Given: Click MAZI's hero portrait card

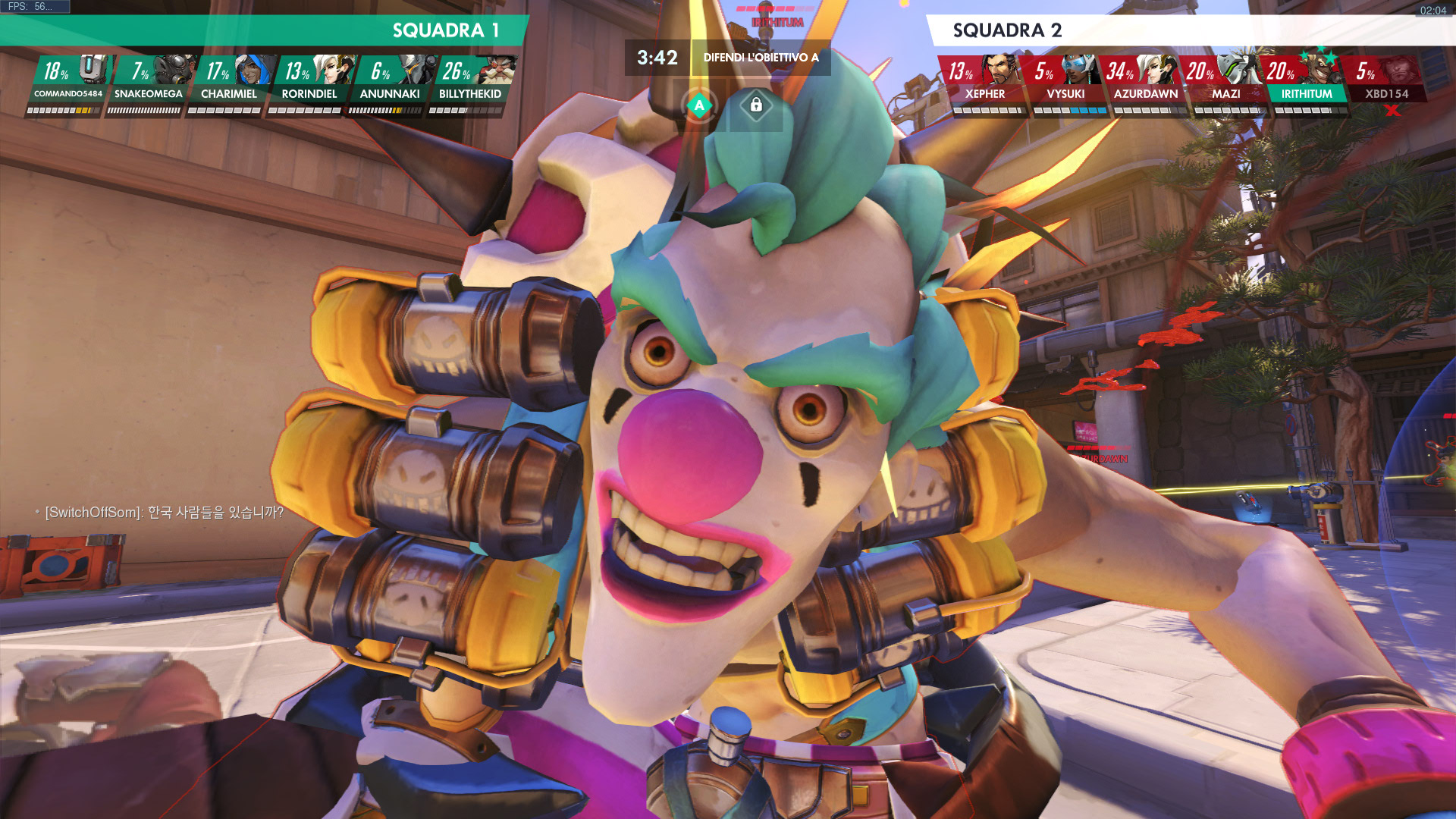Looking at the screenshot, I should [1226, 83].
